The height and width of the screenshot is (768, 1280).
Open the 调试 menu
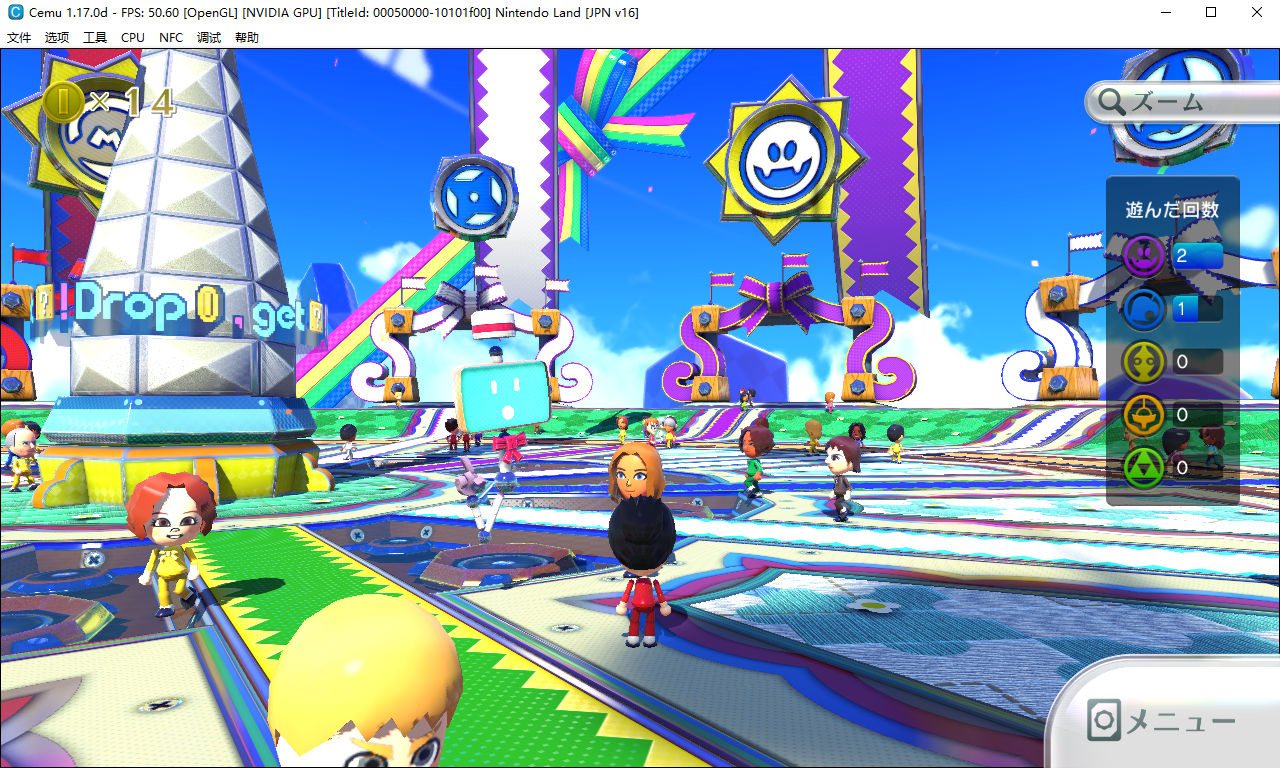[209, 37]
